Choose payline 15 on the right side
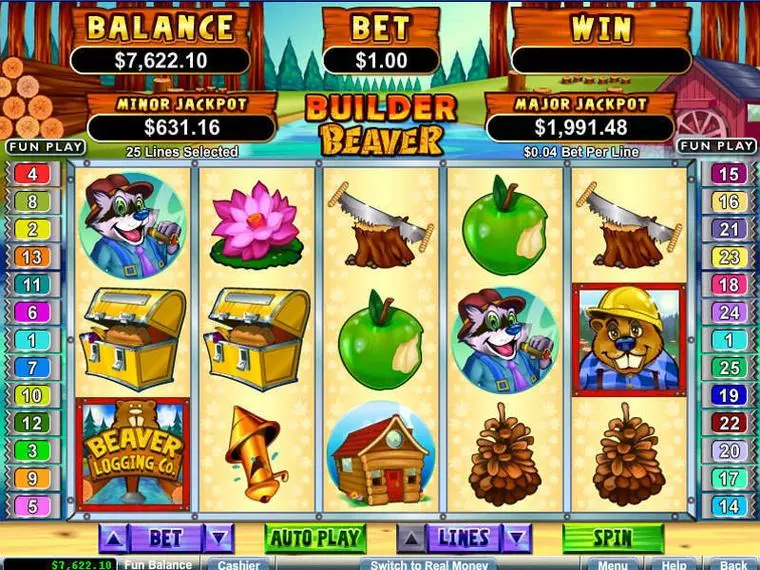 point(729,174)
